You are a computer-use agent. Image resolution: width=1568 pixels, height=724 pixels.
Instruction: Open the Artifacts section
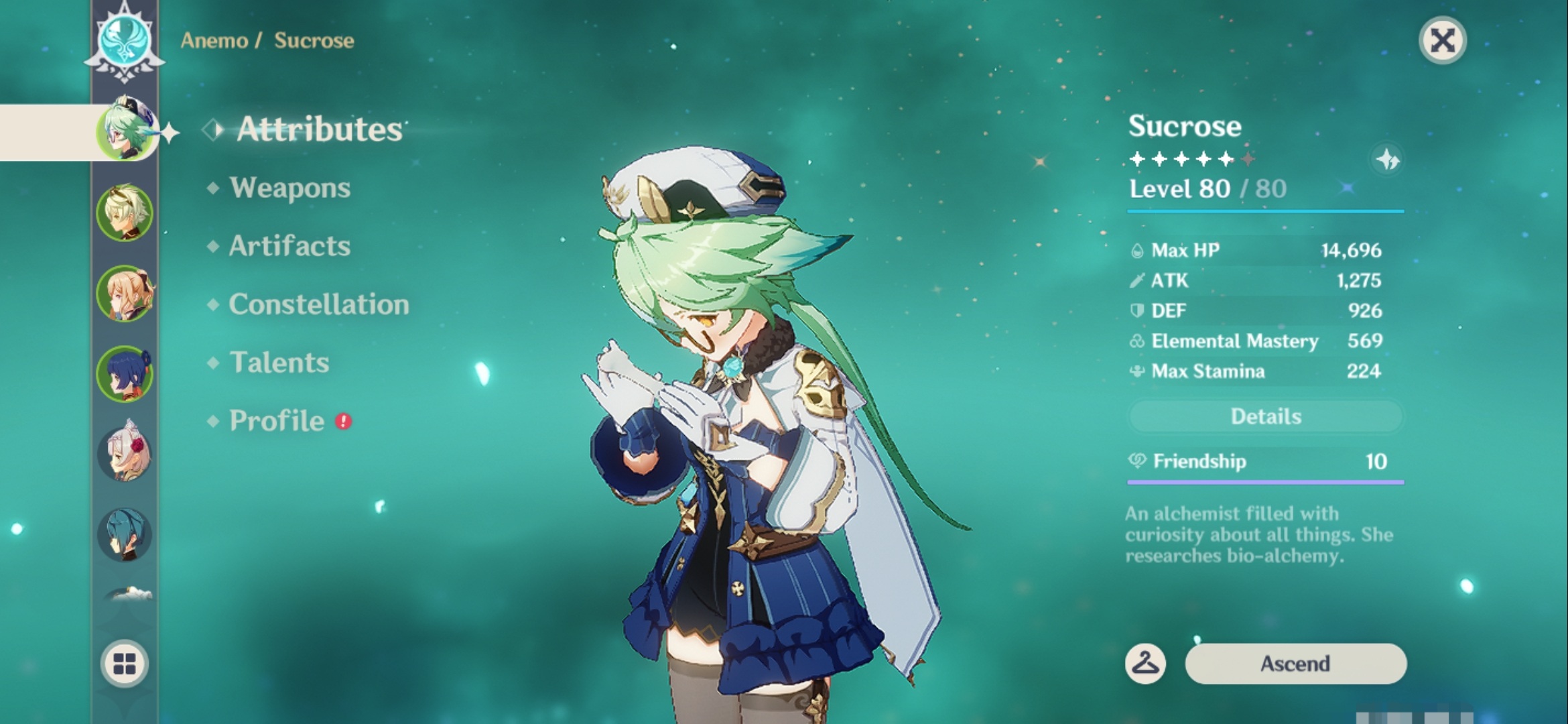click(x=288, y=247)
